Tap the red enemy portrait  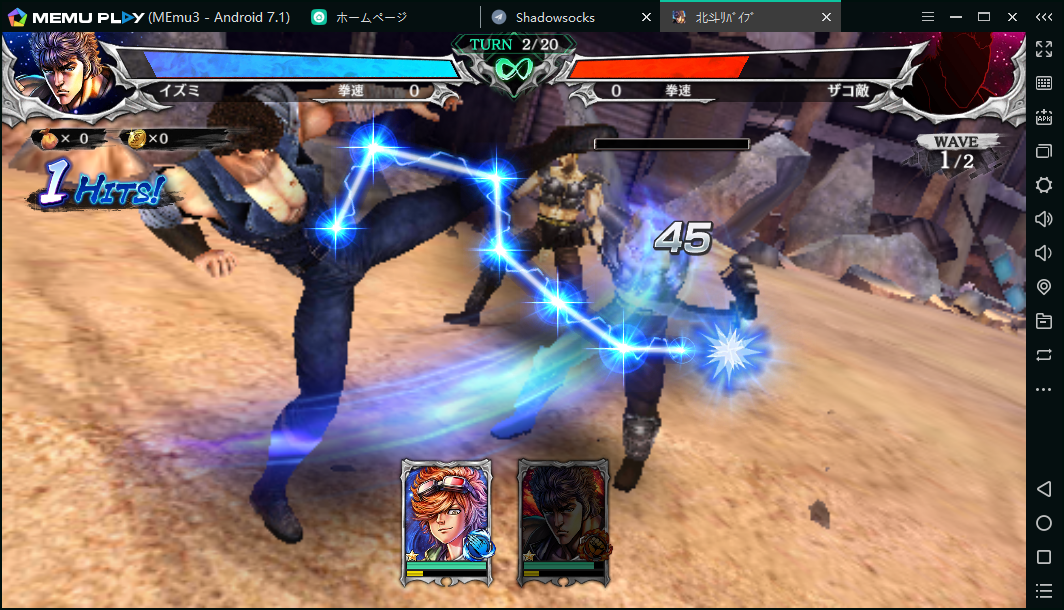click(962, 72)
